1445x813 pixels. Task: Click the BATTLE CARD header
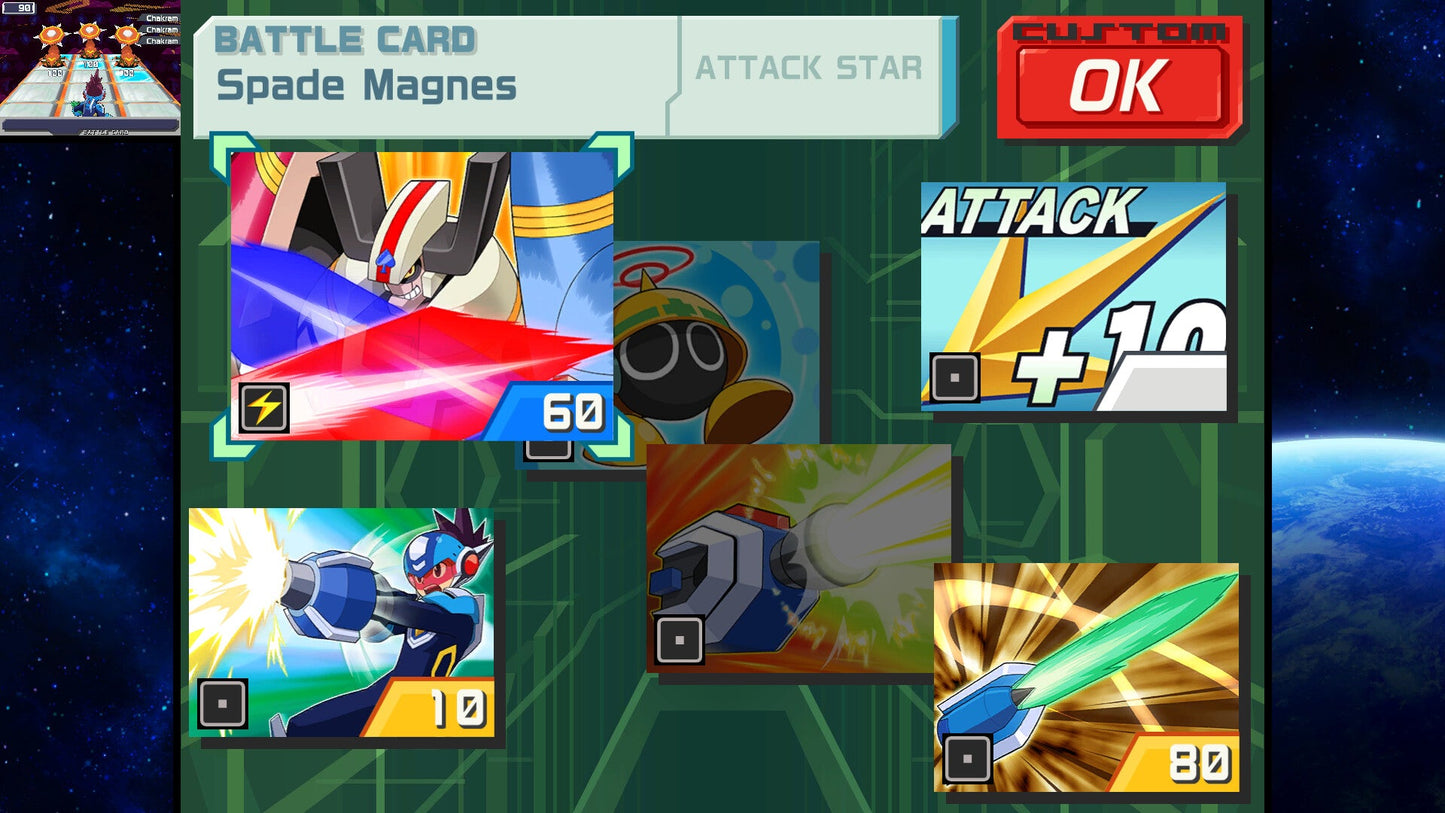[345, 40]
